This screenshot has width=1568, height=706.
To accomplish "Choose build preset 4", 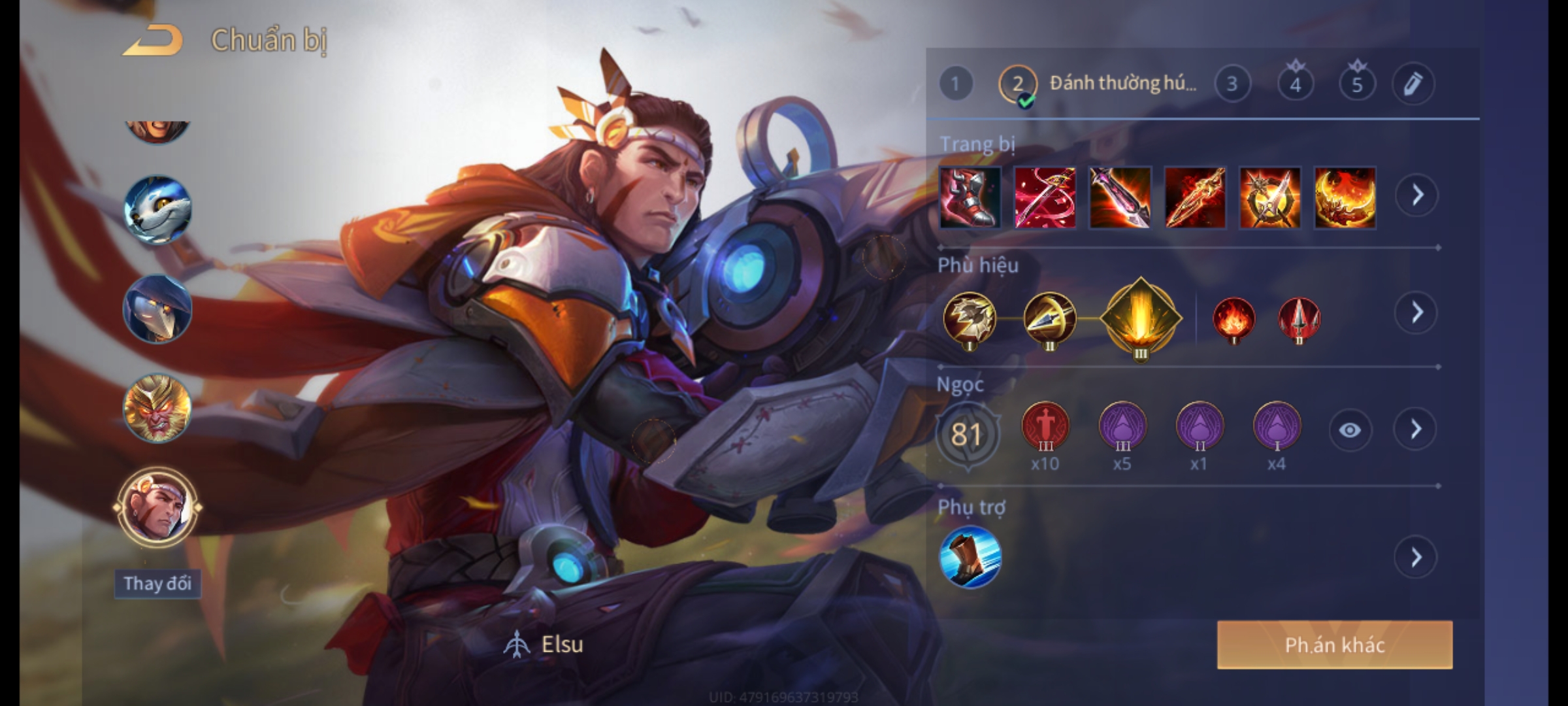I will (1295, 84).
